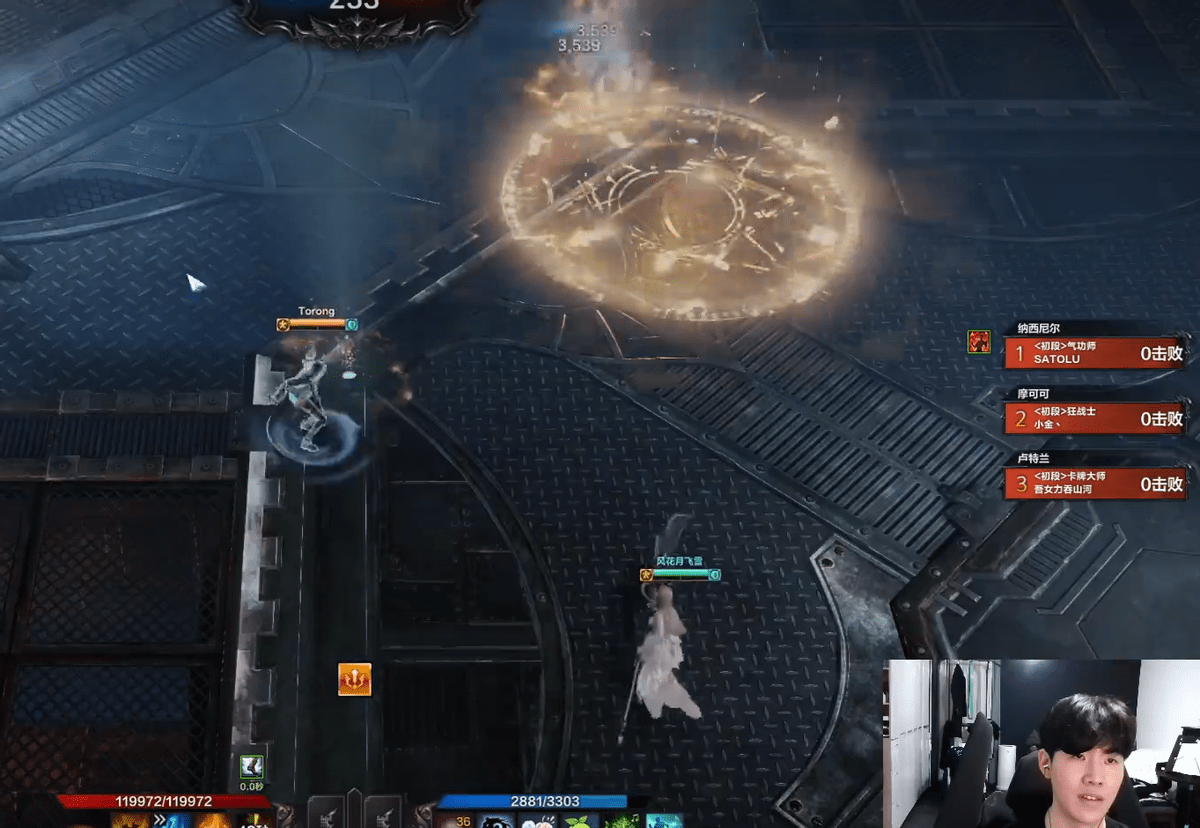This screenshot has height=828, width=1200.
Task: Choose the third player 吾女力吞山河 row
Action: pyautogui.click(x=1097, y=484)
